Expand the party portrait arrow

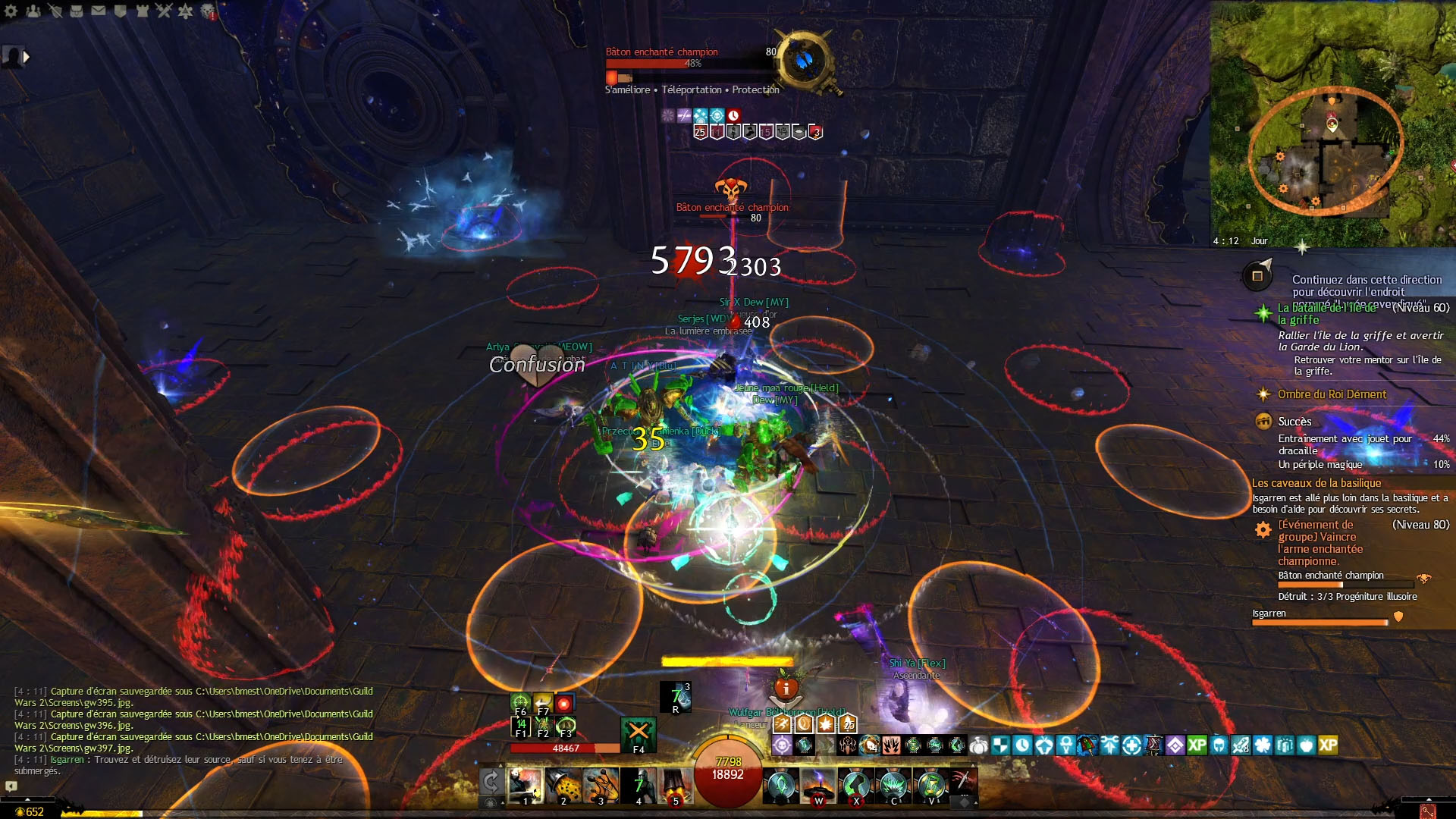27,56
